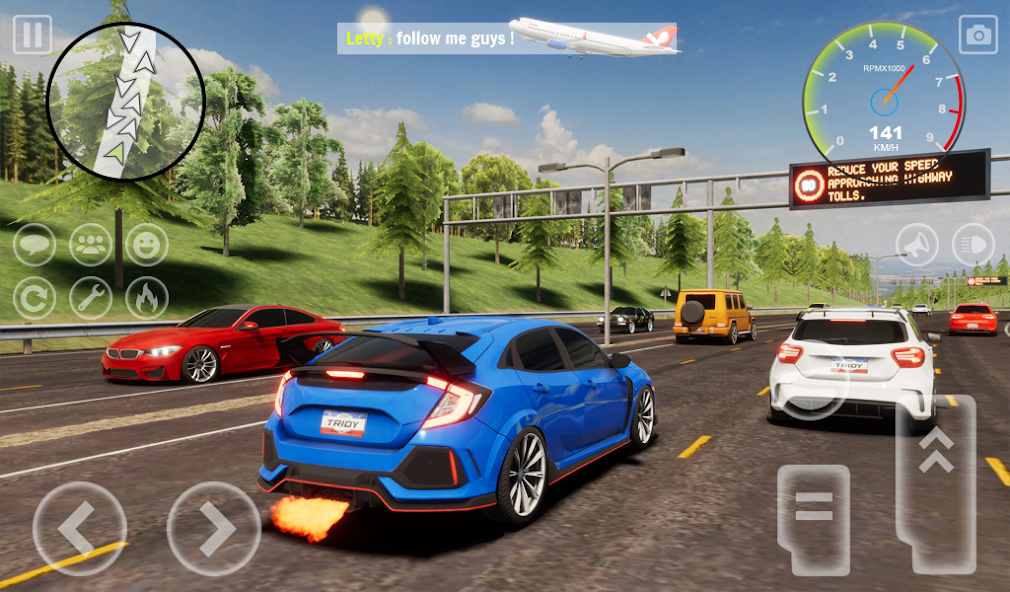The width and height of the screenshot is (1010, 592).
Task: Show the players list group icon
Action: point(91,245)
